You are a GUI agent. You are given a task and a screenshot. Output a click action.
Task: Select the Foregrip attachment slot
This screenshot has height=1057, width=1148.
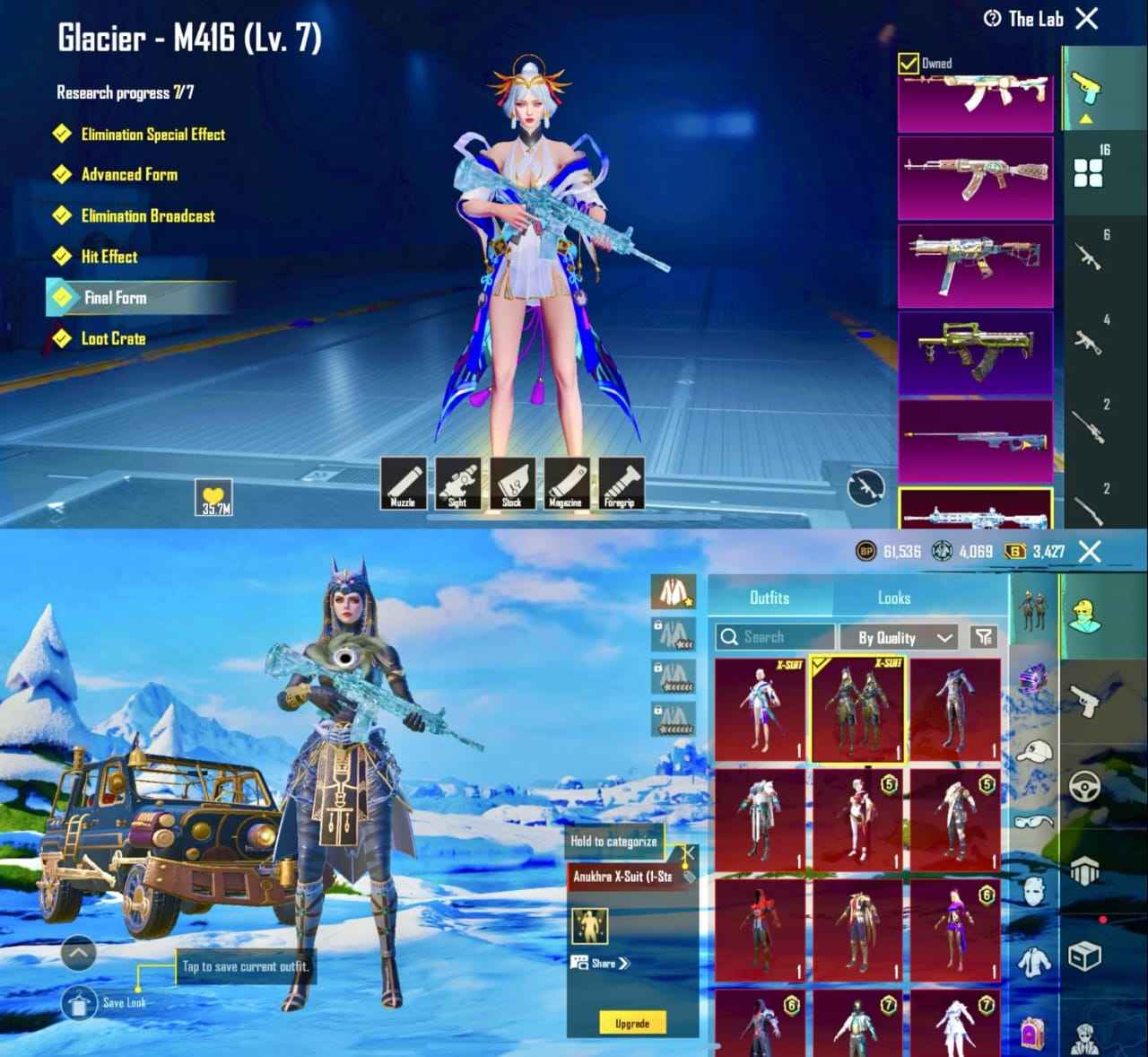click(x=623, y=485)
